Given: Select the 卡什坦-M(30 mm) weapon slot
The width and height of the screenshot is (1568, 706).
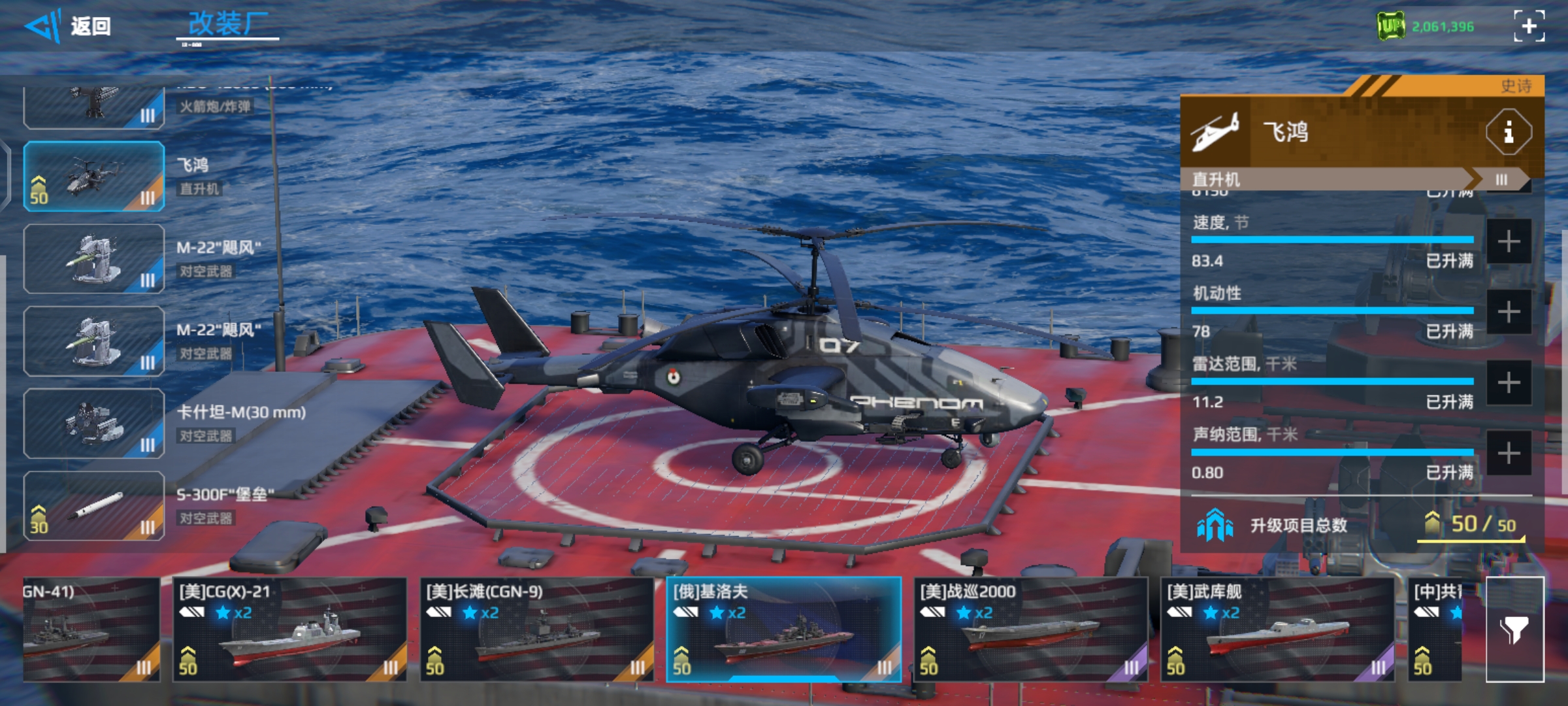Looking at the screenshot, I should point(94,424).
